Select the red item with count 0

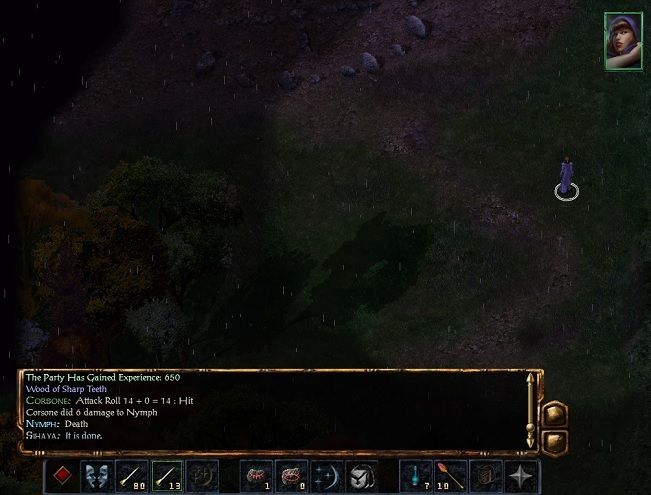click(x=292, y=476)
